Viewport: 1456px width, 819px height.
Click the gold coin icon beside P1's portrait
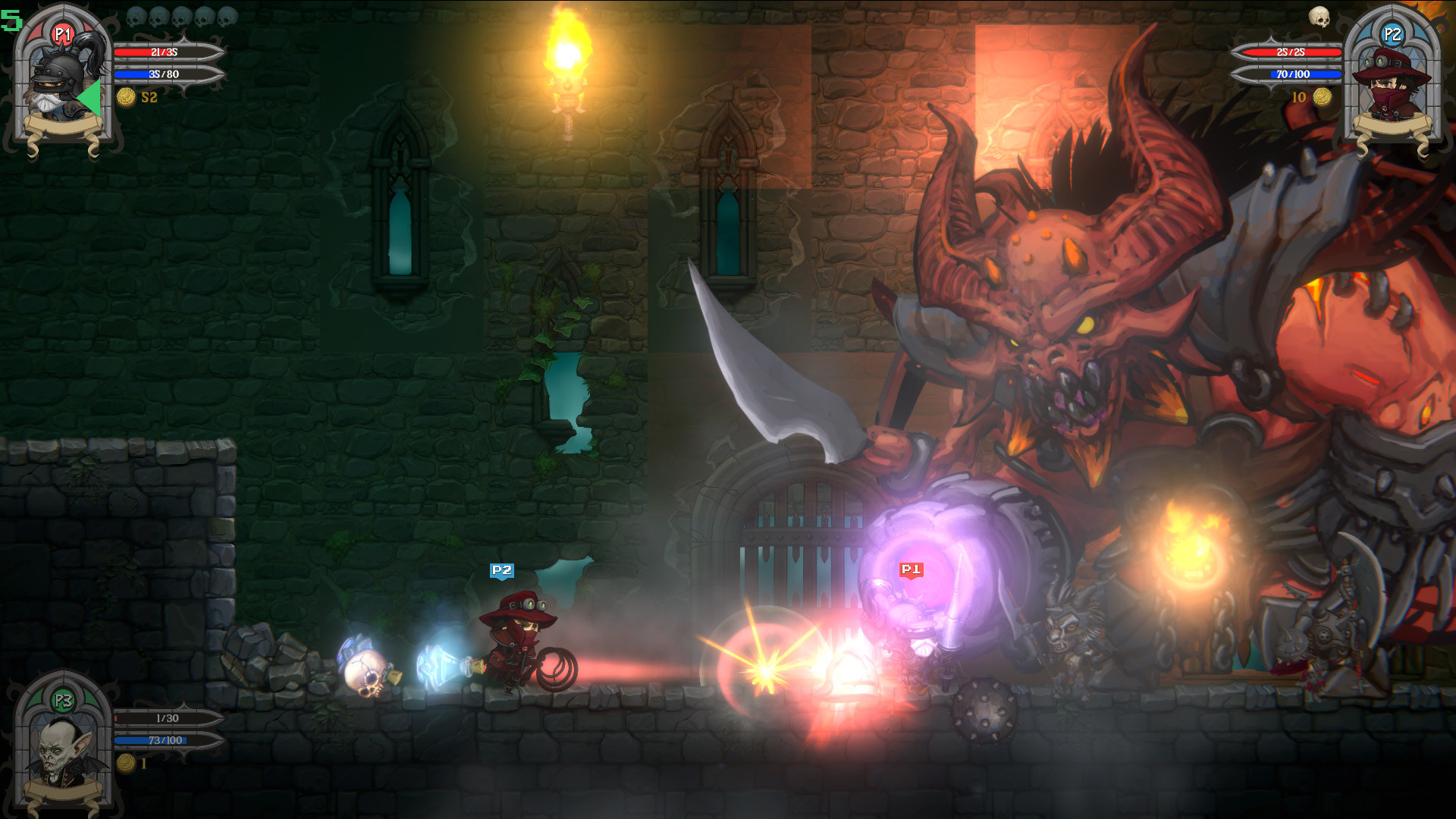(x=126, y=97)
